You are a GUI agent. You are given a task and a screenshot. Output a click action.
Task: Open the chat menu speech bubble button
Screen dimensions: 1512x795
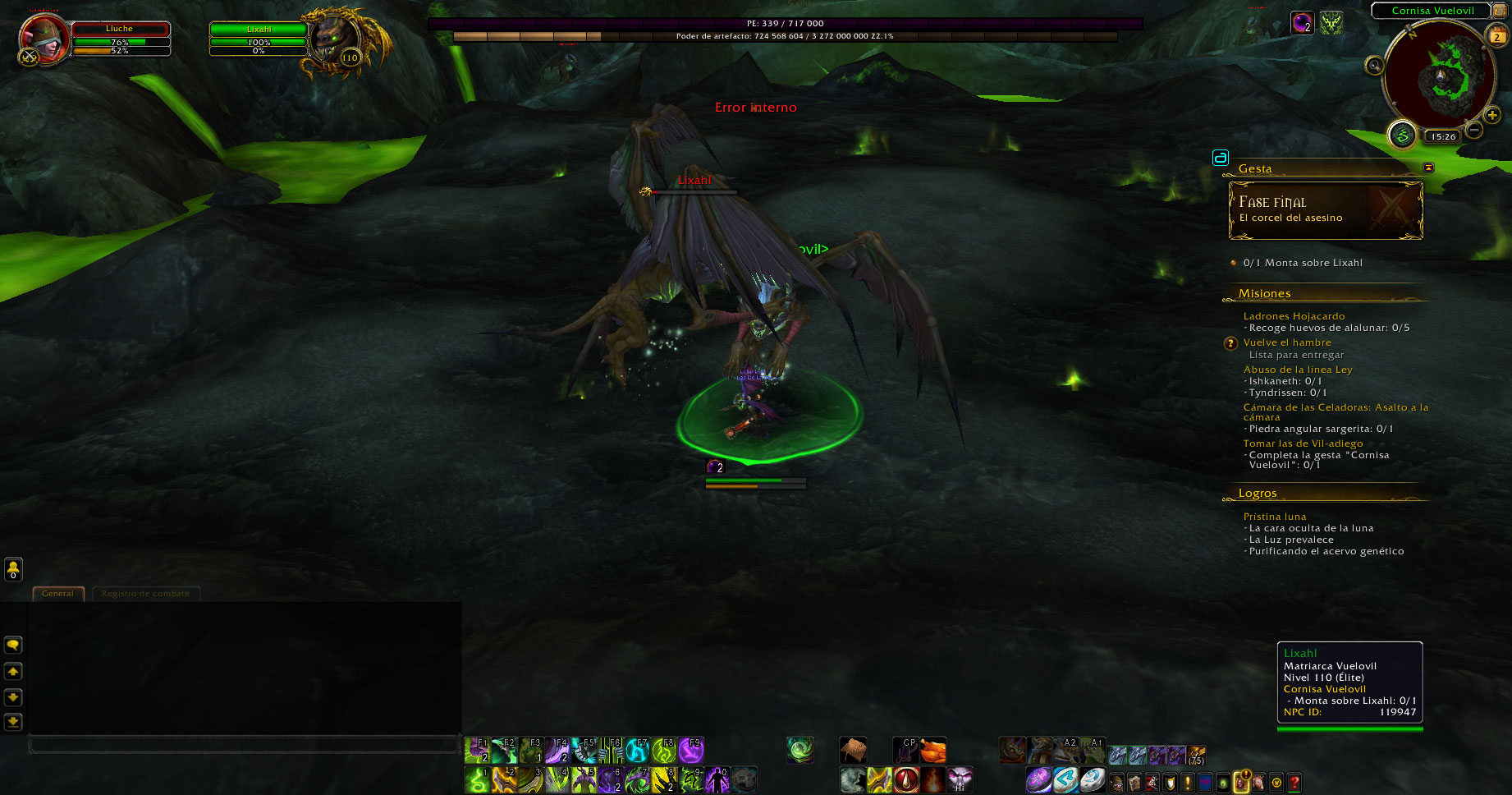tap(13, 645)
